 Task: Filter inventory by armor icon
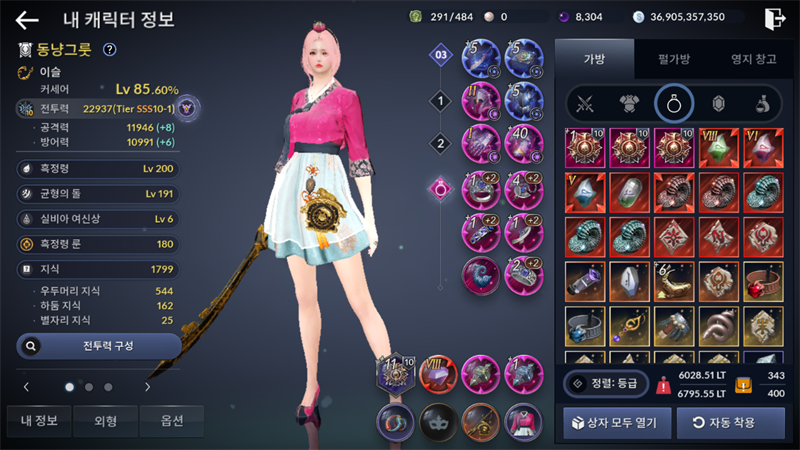(x=629, y=102)
